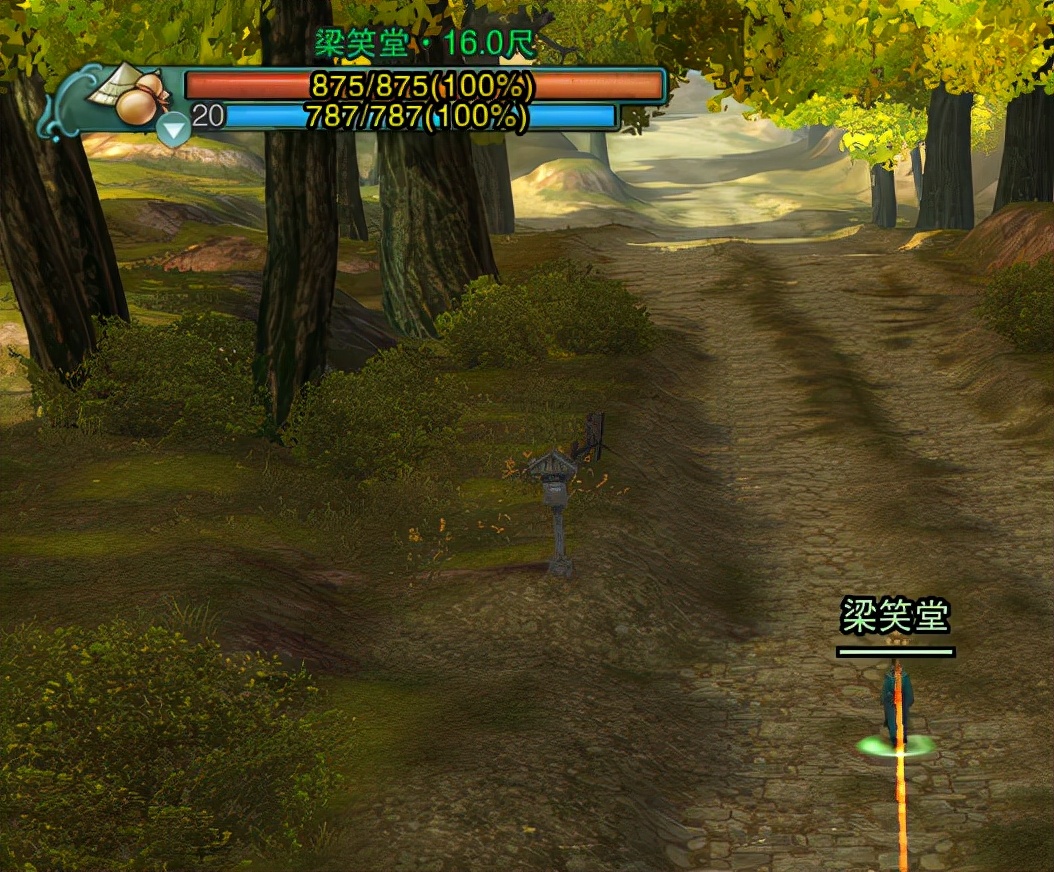Open the target frame's triangle dropdown arrow
This screenshot has width=1054, height=872.
[174, 130]
